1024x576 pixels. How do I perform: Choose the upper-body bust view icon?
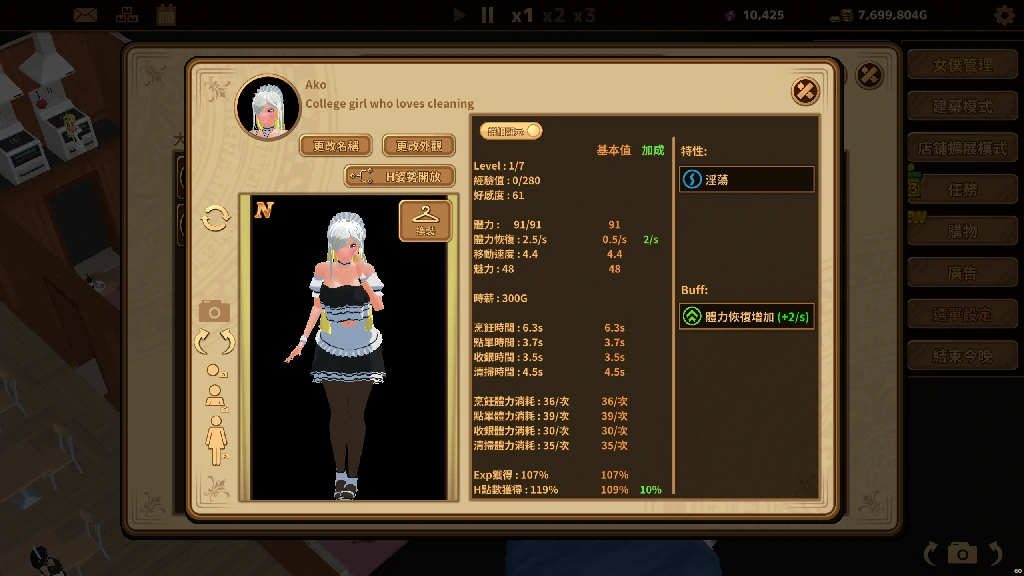pyautogui.click(x=214, y=396)
